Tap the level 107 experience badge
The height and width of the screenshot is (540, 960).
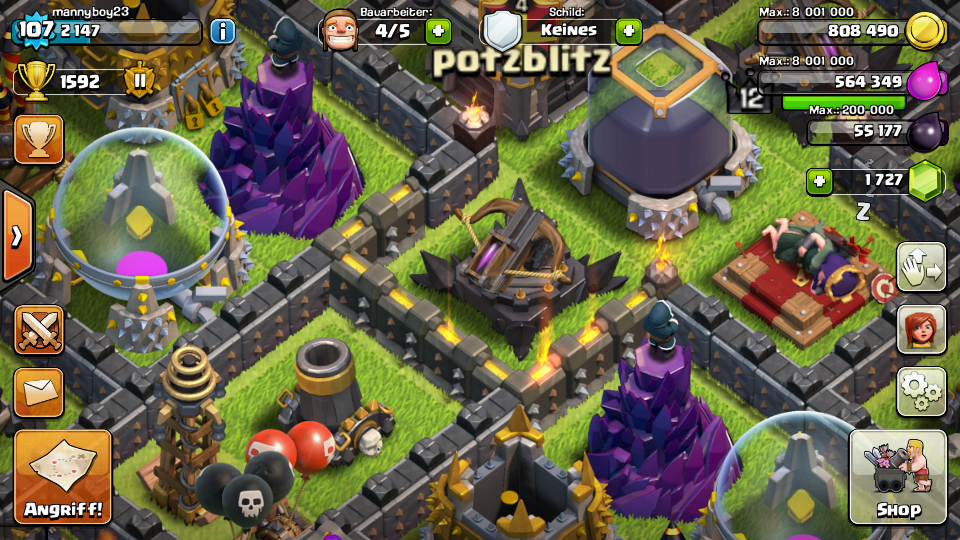point(34,30)
